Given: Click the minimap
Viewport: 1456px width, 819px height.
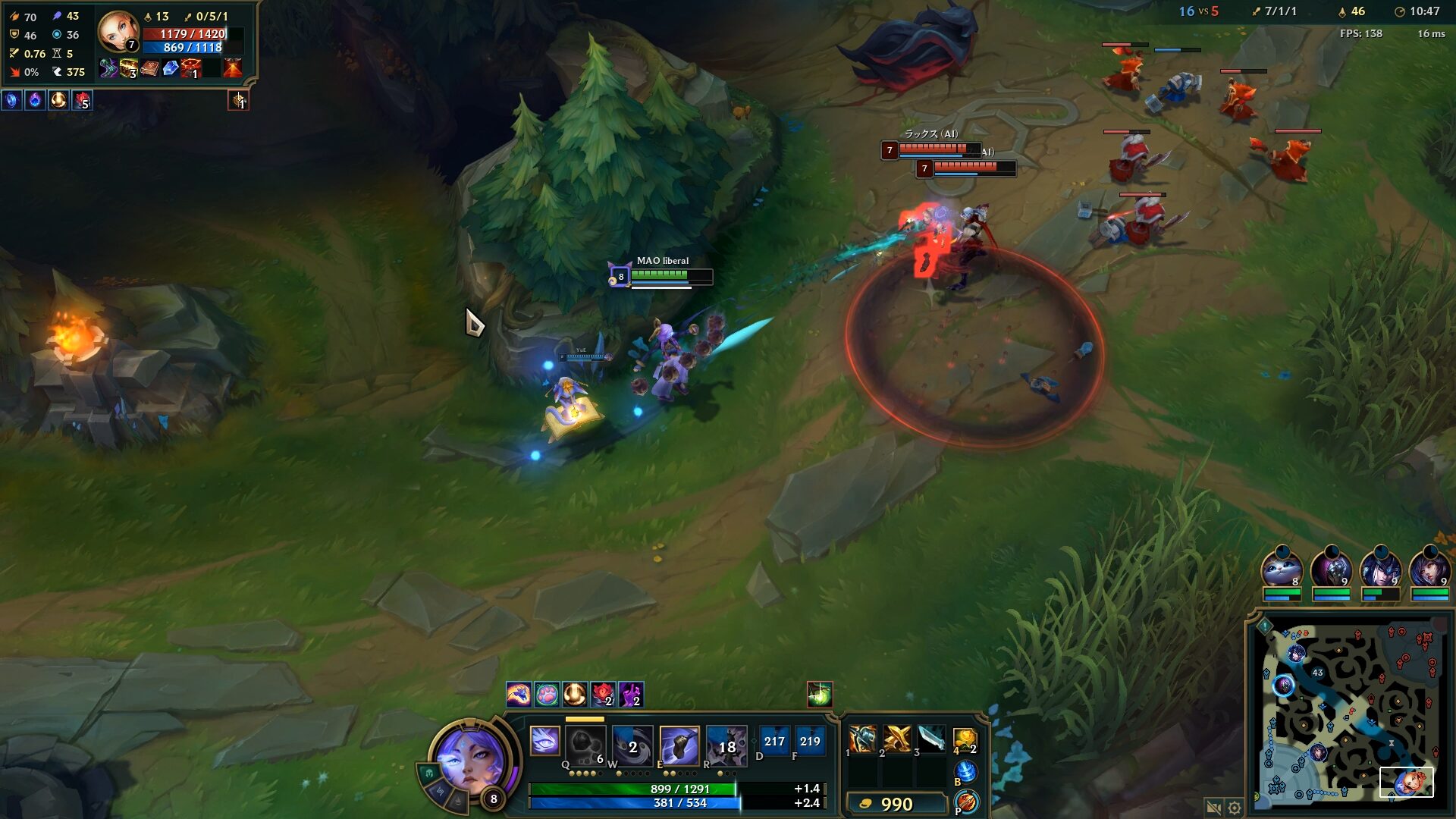Looking at the screenshot, I should point(1350,713).
